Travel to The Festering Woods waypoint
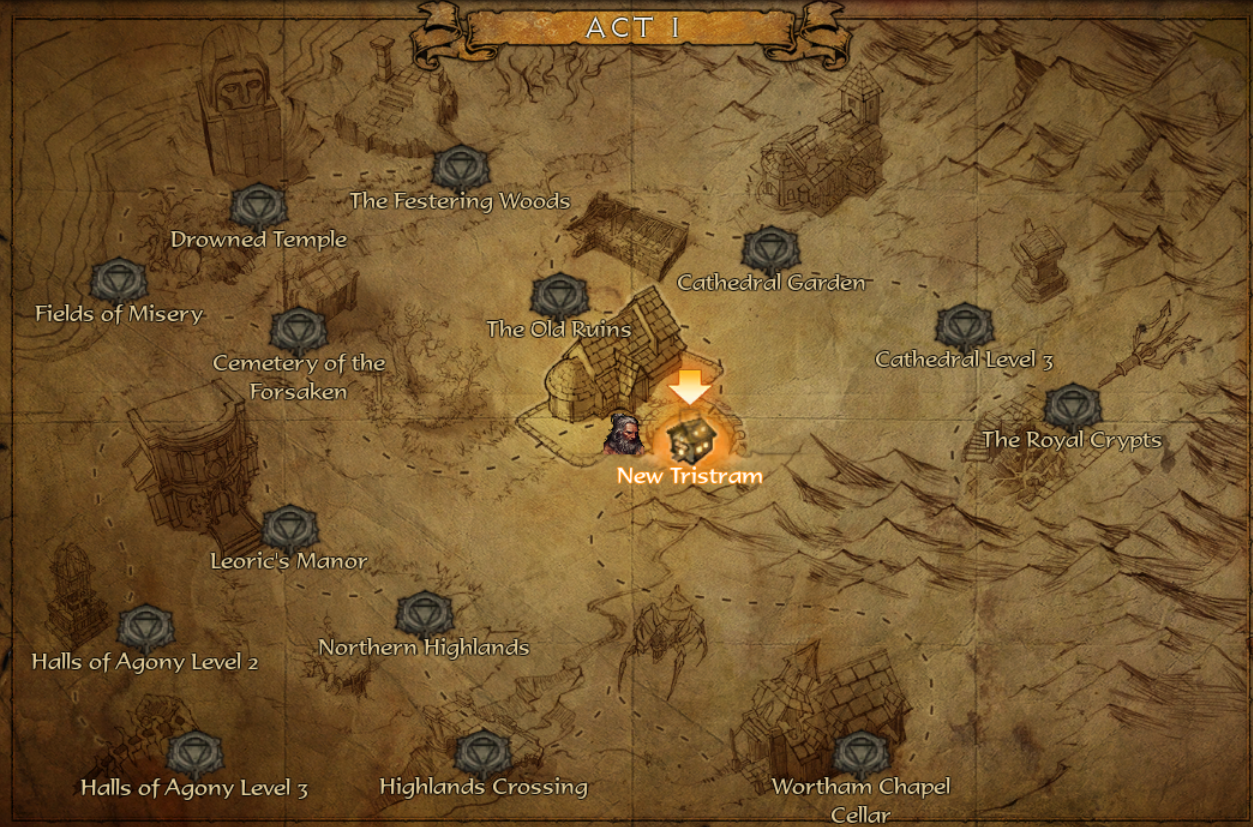The height and width of the screenshot is (827, 1253). [x=460, y=168]
